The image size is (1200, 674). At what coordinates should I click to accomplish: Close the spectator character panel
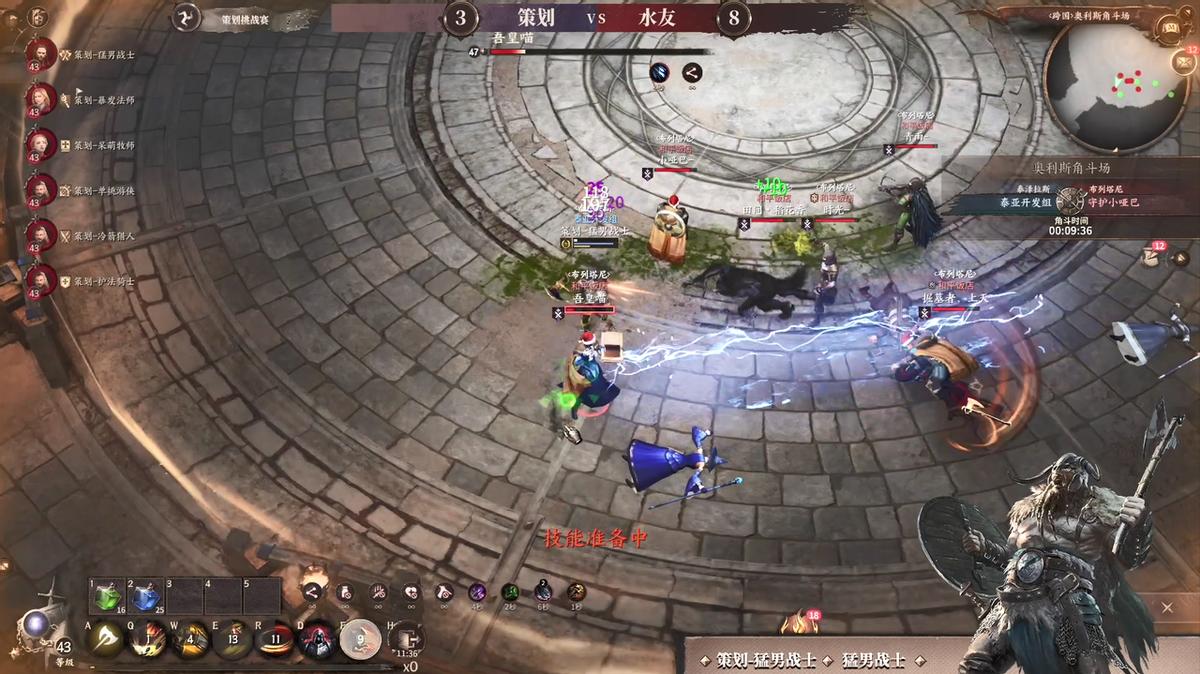coord(1167,607)
